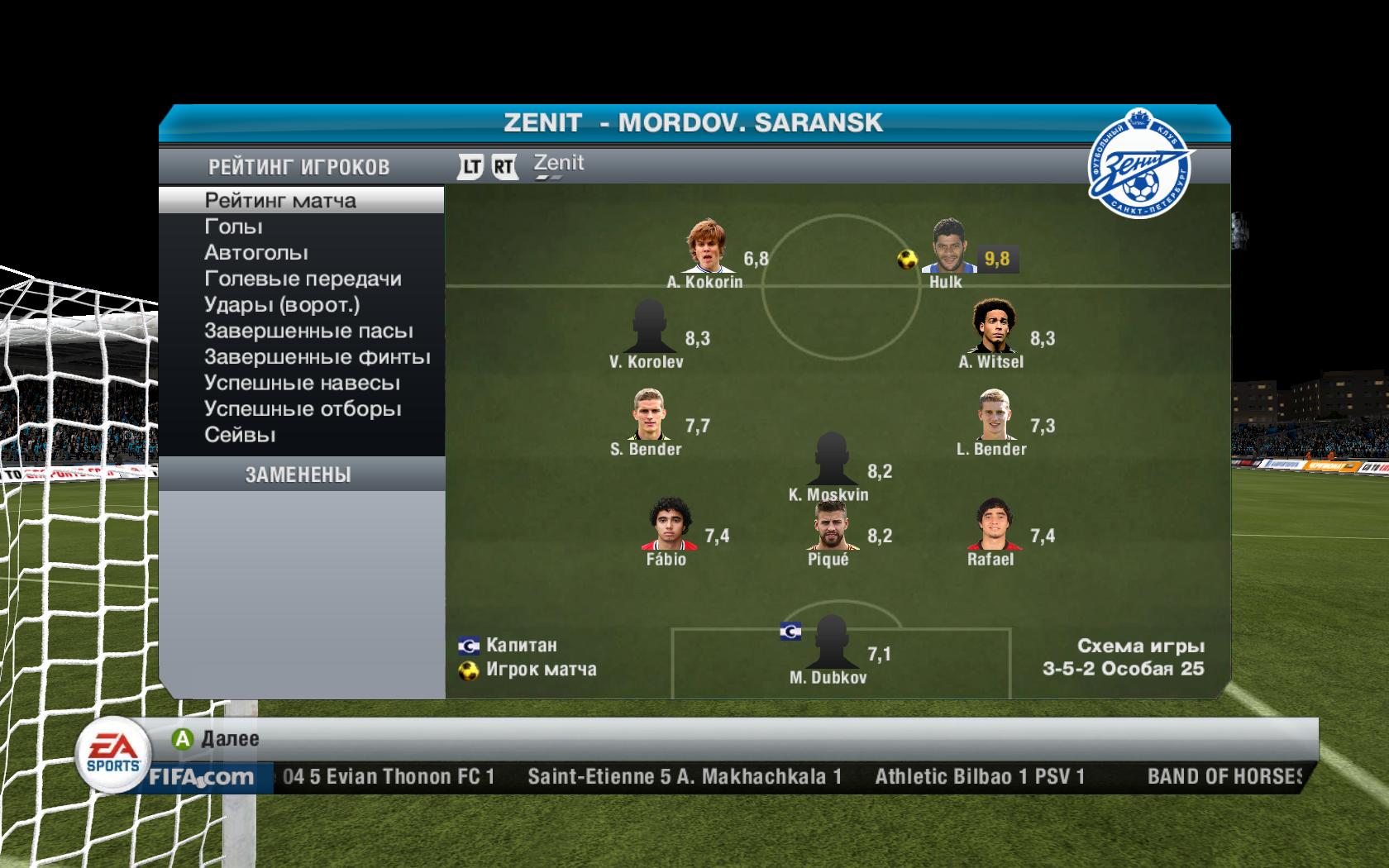Select Piqué's player portrait
The width and height of the screenshot is (1389, 868).
828,526
